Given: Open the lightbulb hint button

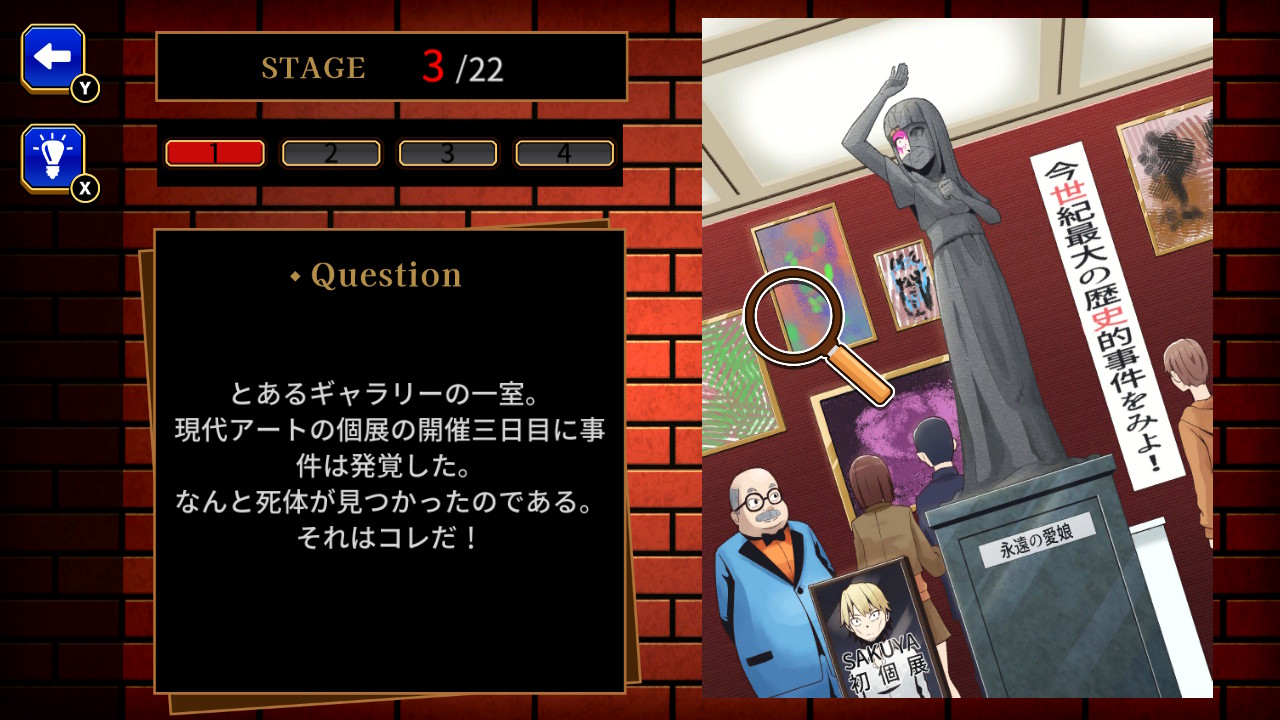Looking at the screenshot, I should click(x=53, y=157).
